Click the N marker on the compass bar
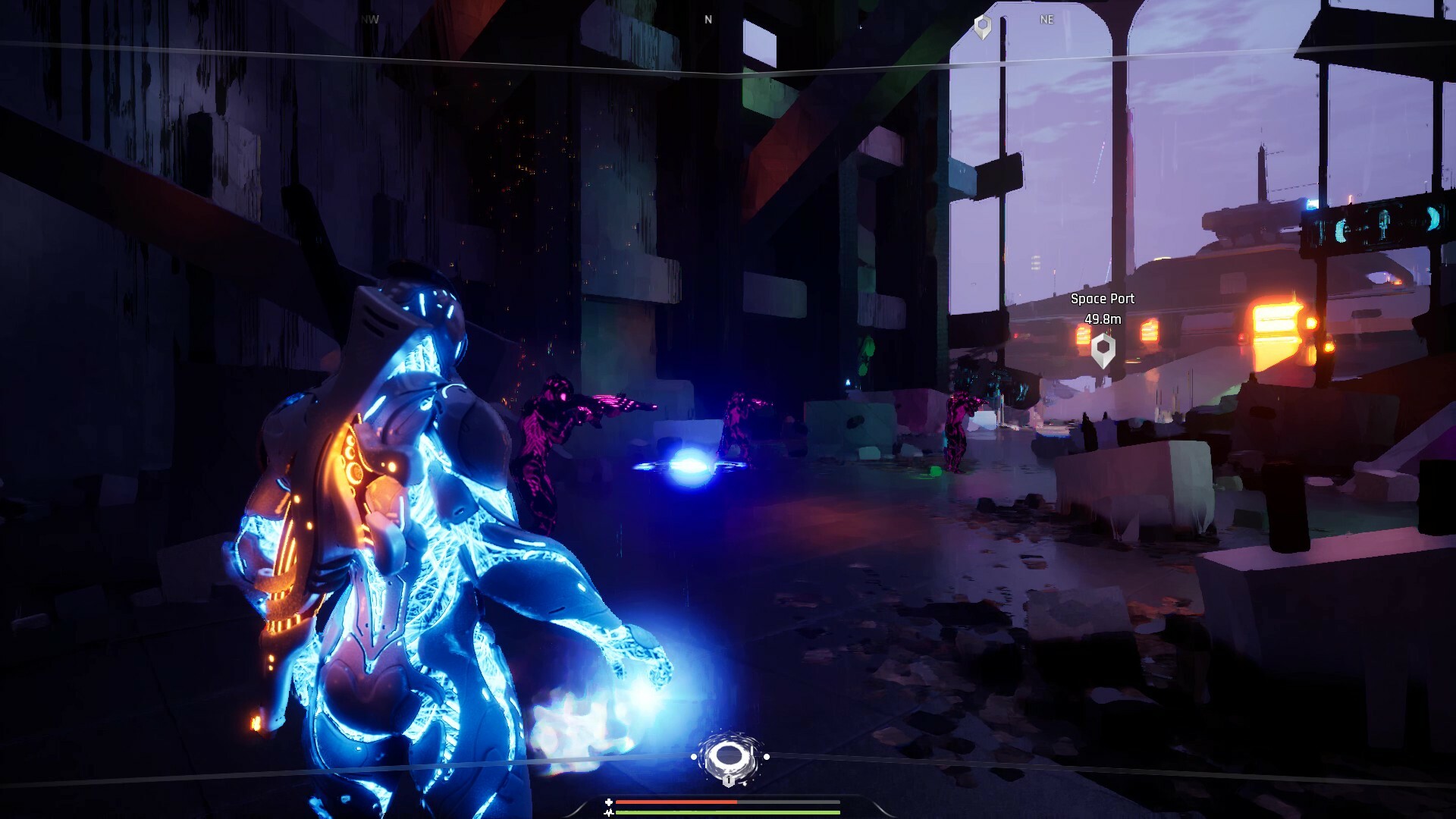The width and height of the screenshot is (1456, 819). point(707,19)
